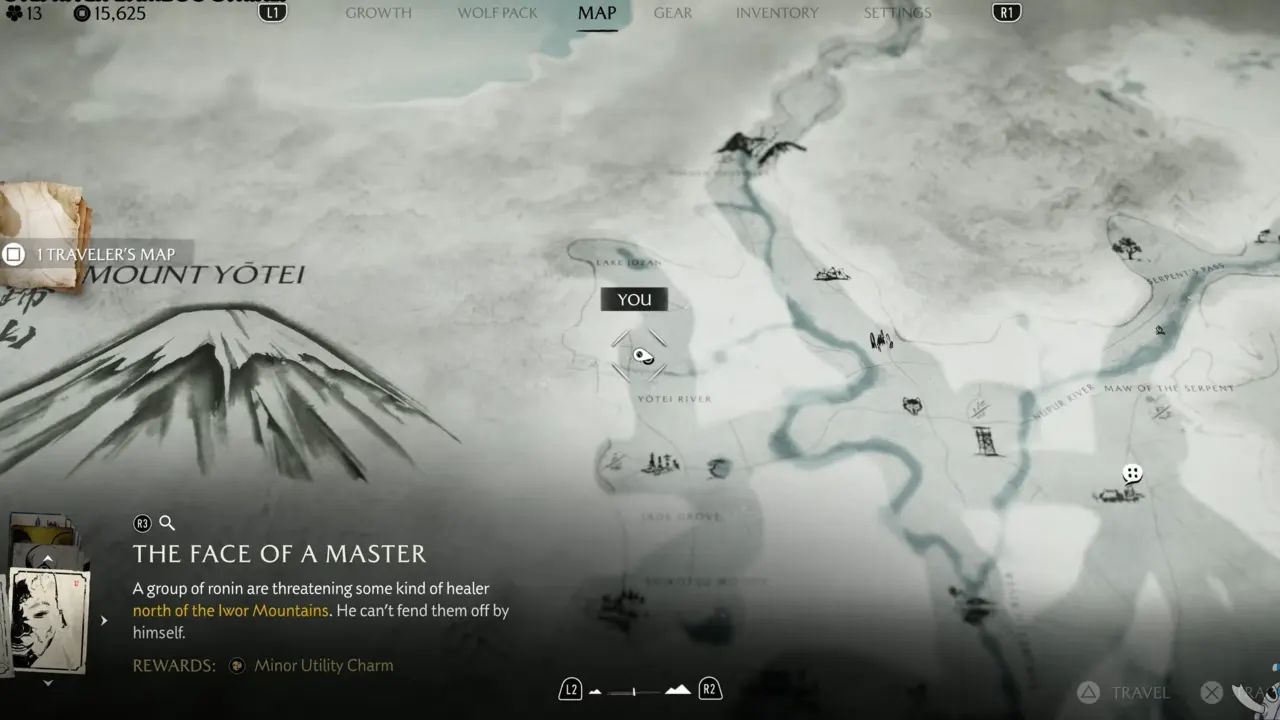
Task: Click the Travel button
Action: pyautogui.click(x=1125, y=692)
